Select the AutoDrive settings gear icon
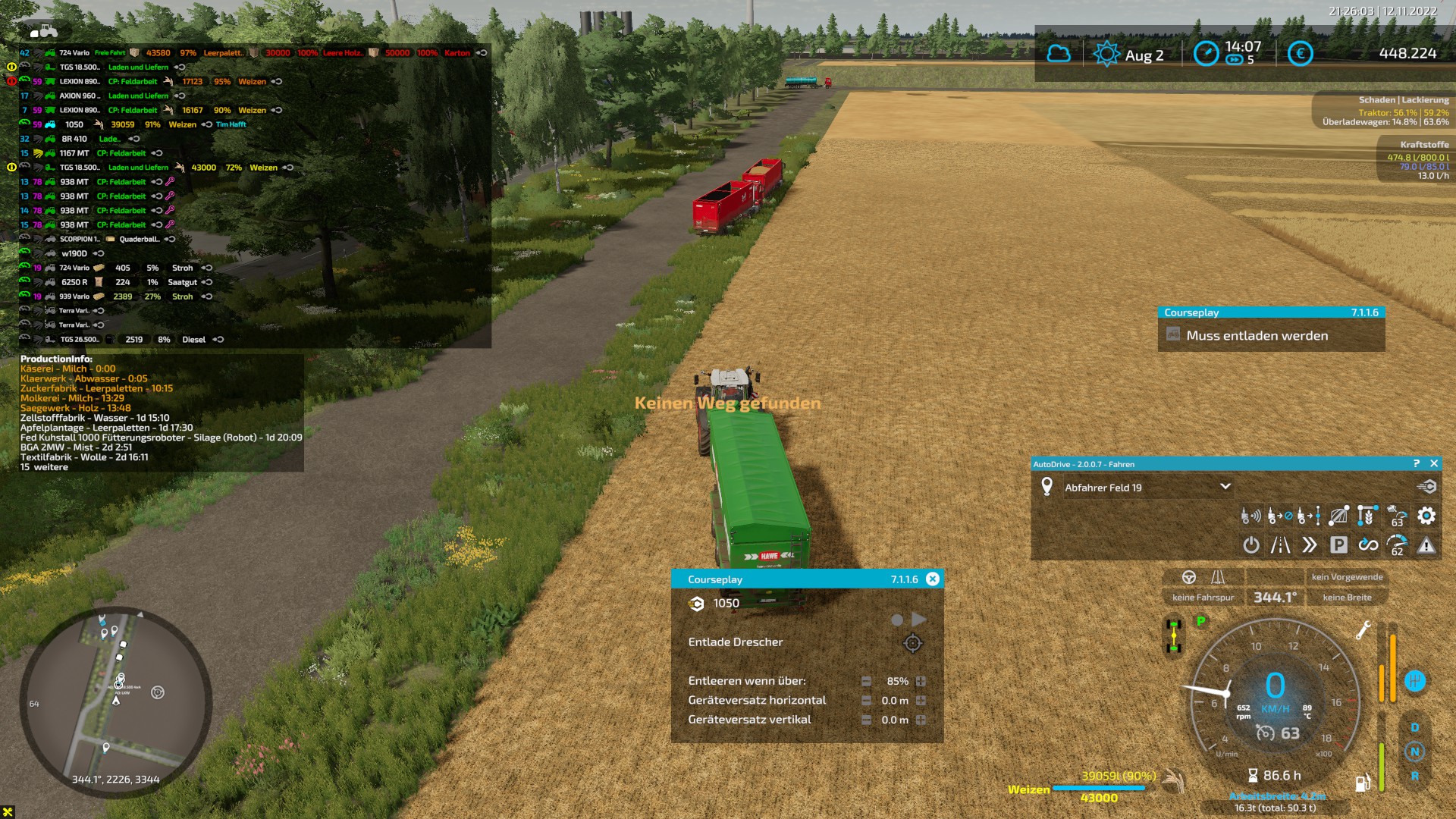This screenshot has height=819, width=1456. 1426,516
